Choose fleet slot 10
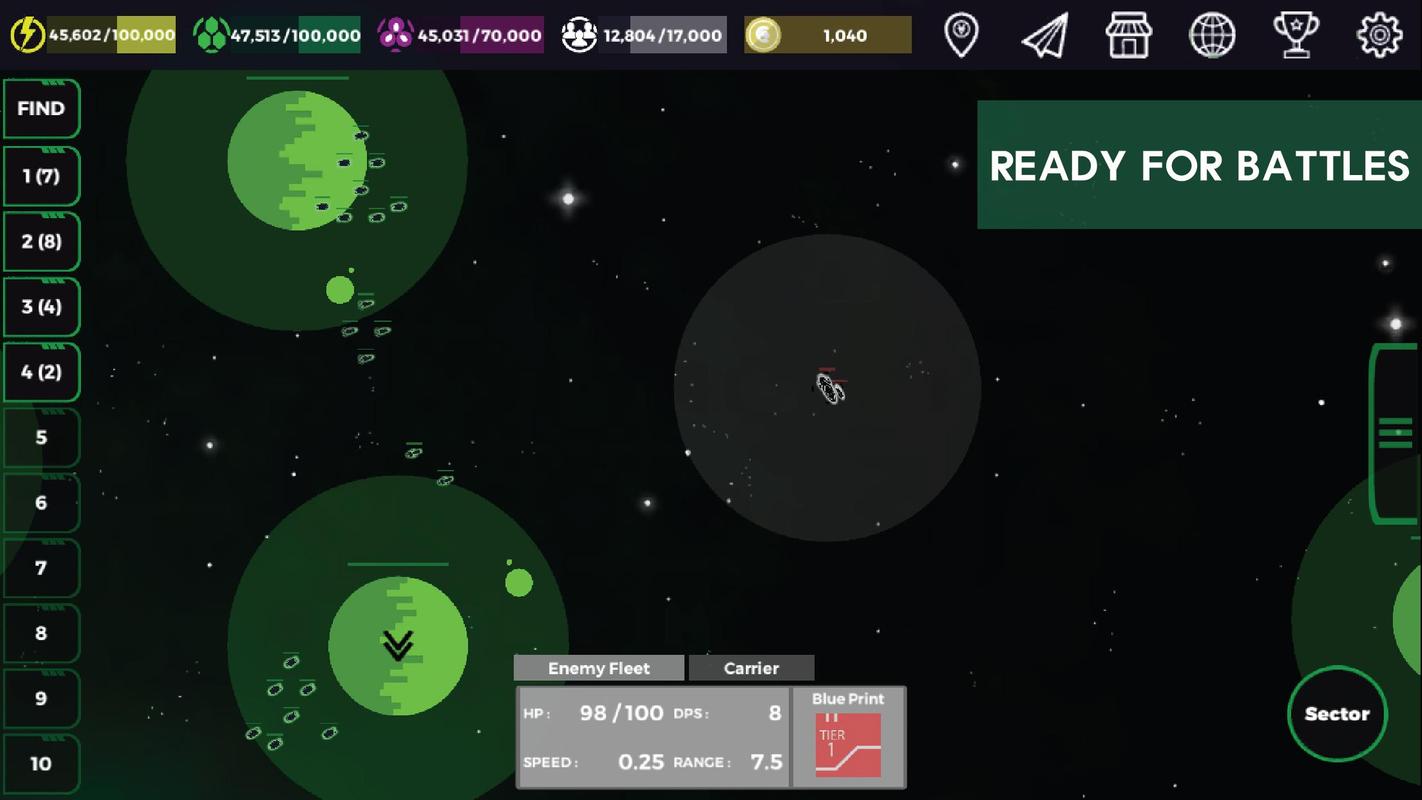 41,764
